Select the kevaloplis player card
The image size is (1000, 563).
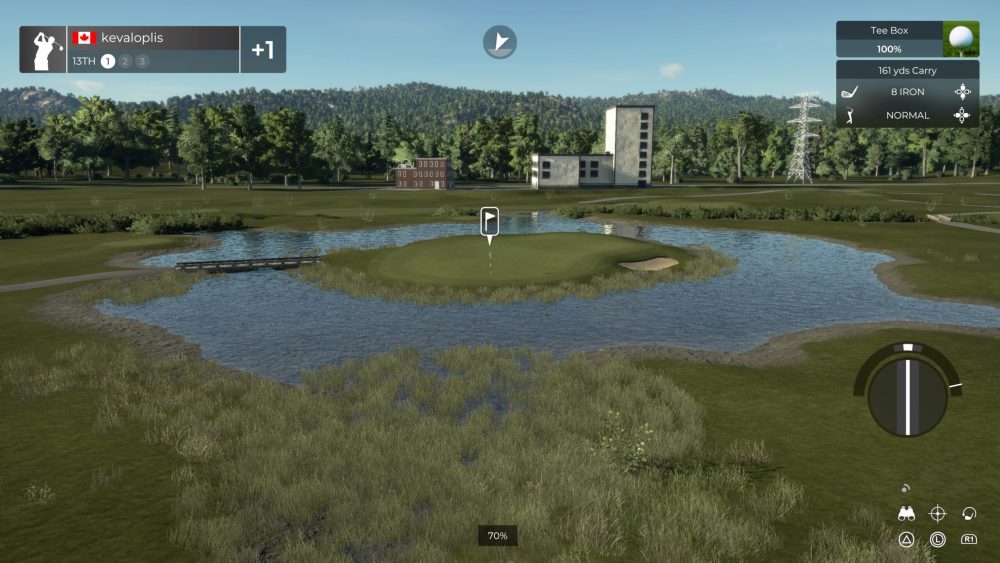(154, 49)
